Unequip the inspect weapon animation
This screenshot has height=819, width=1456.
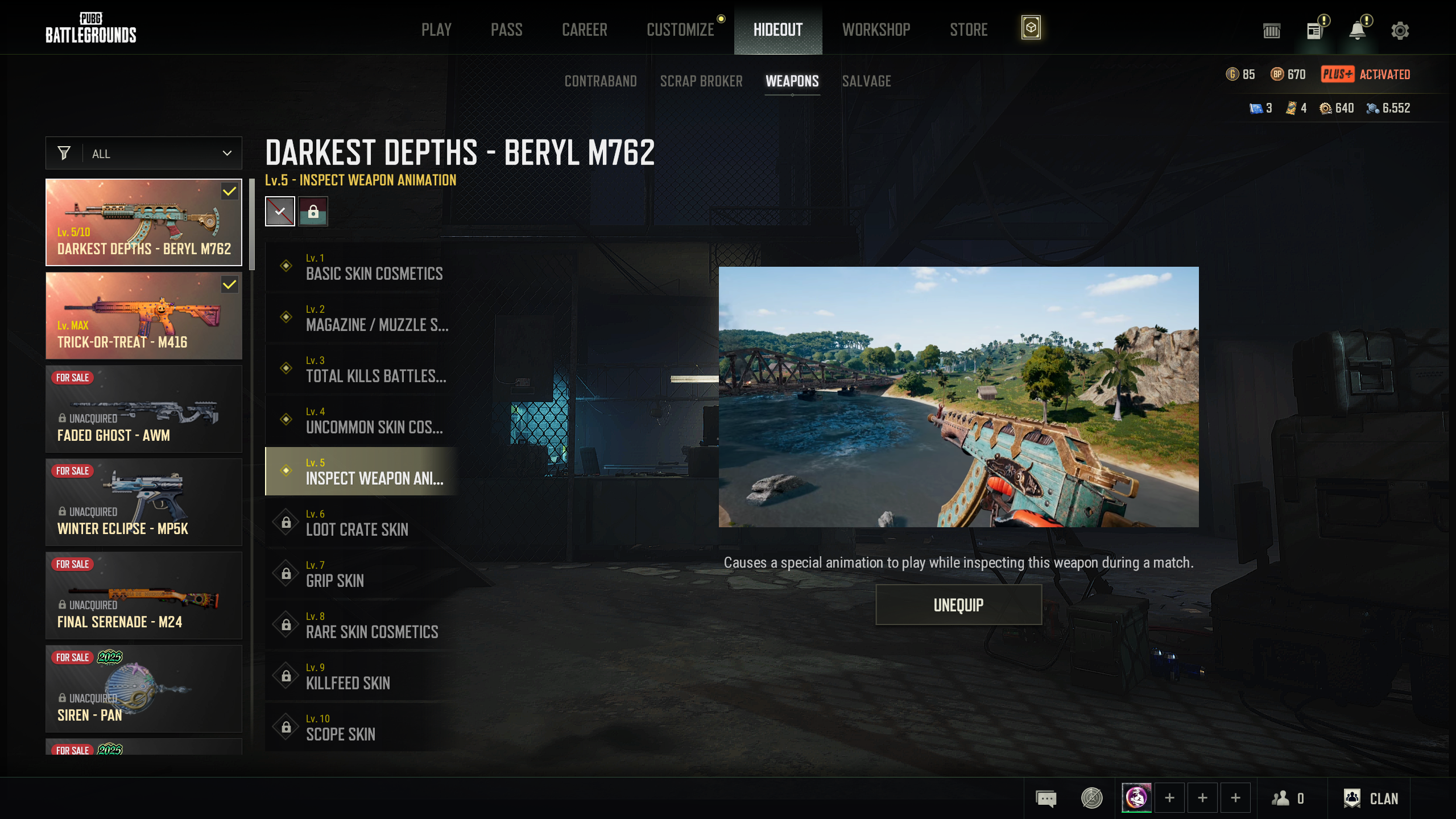click(958, 605)
